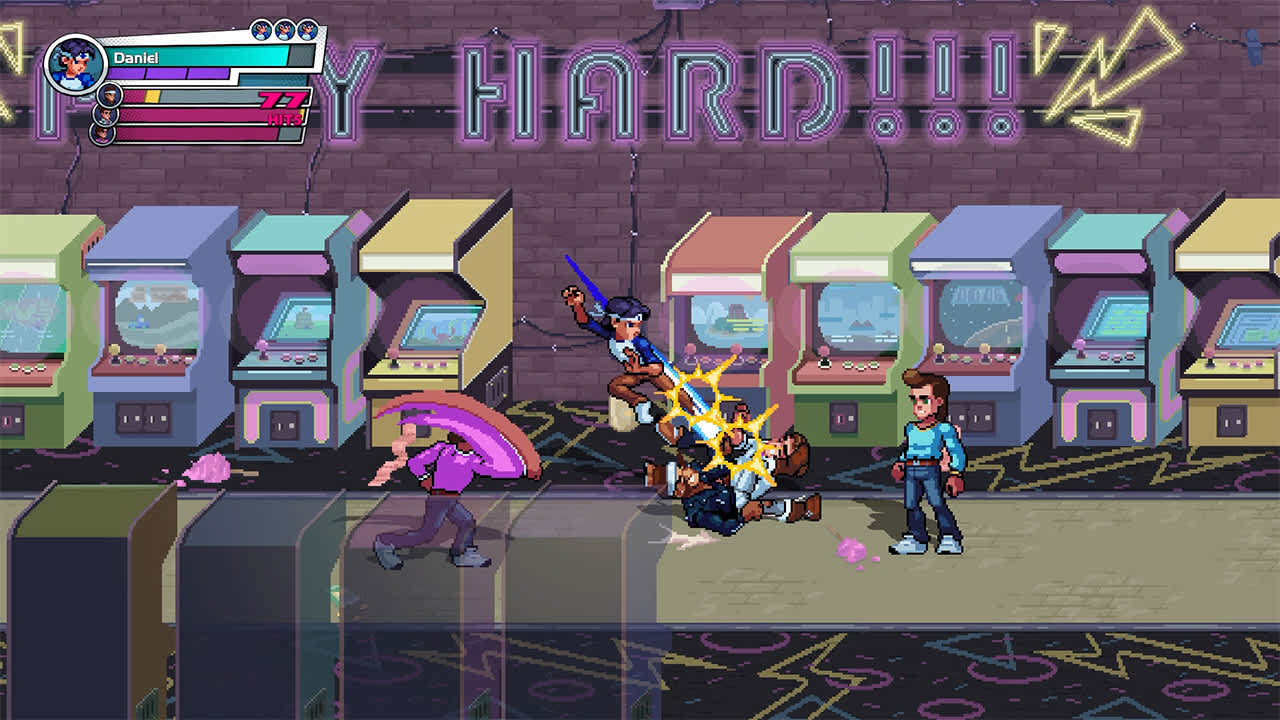The height and width of the screenshot is (720, 1280).
Task: Click the bottom enemy portrait icon
Action: [x=101, y=134]
